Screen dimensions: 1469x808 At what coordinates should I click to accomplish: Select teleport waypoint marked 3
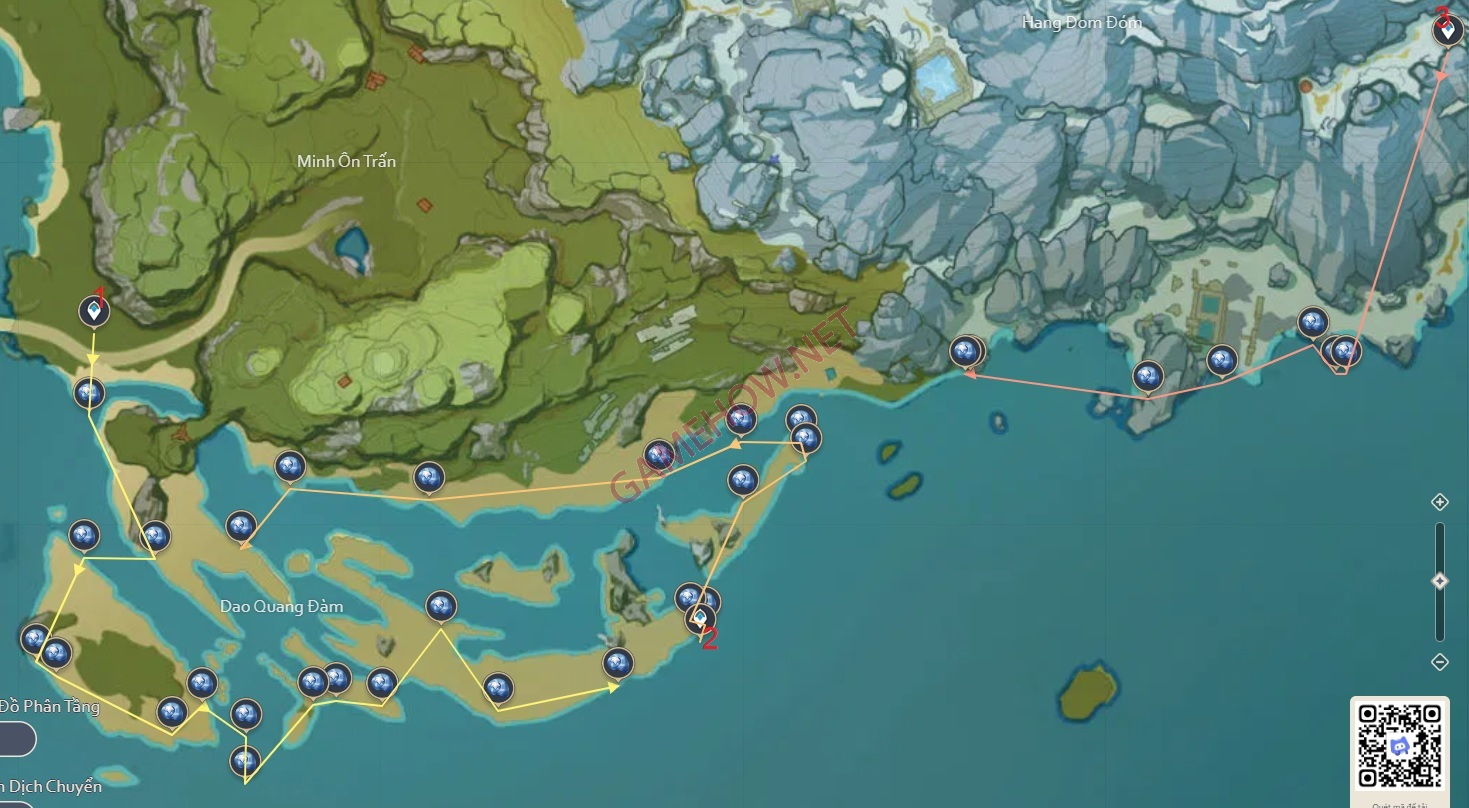(x=1446, y=31)
